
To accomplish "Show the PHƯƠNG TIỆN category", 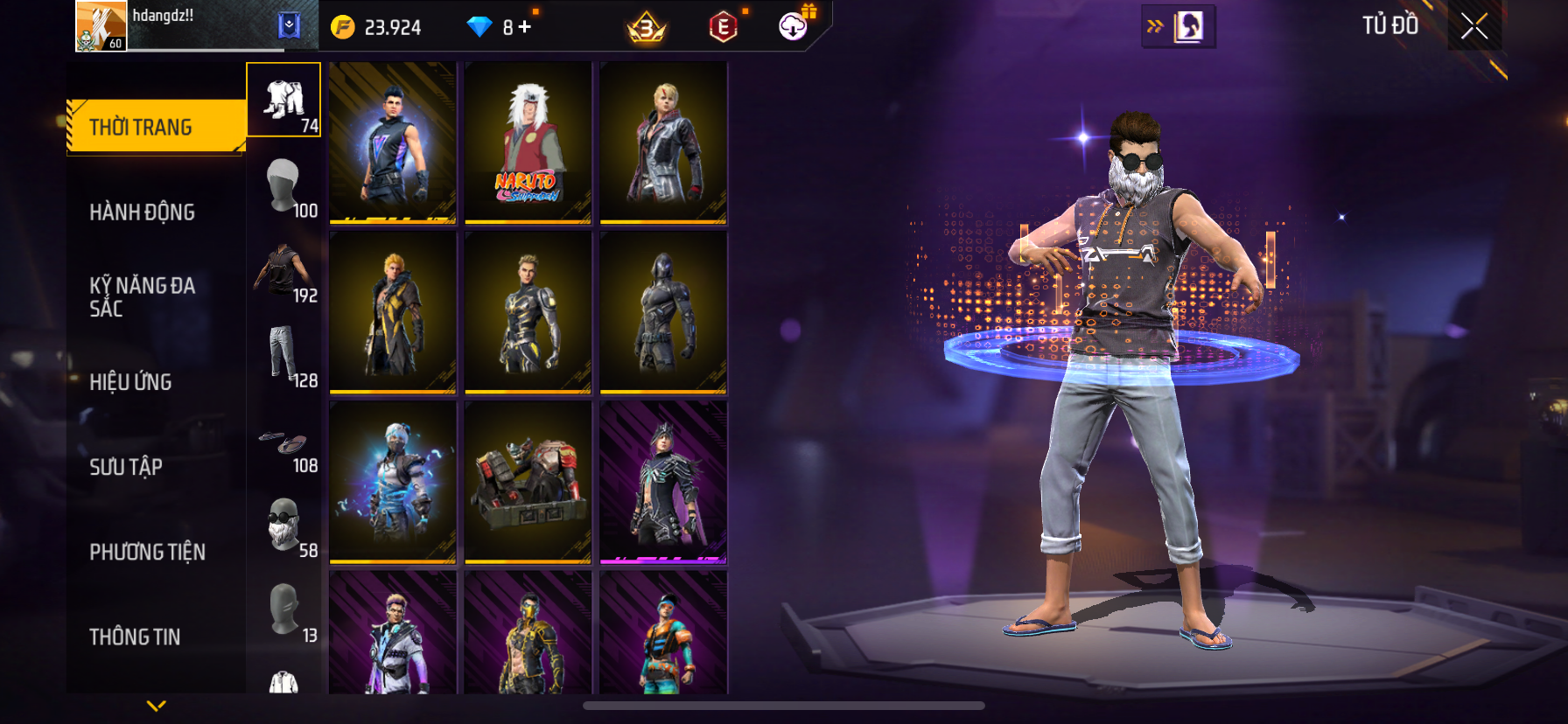I will (x=148, y=552).
